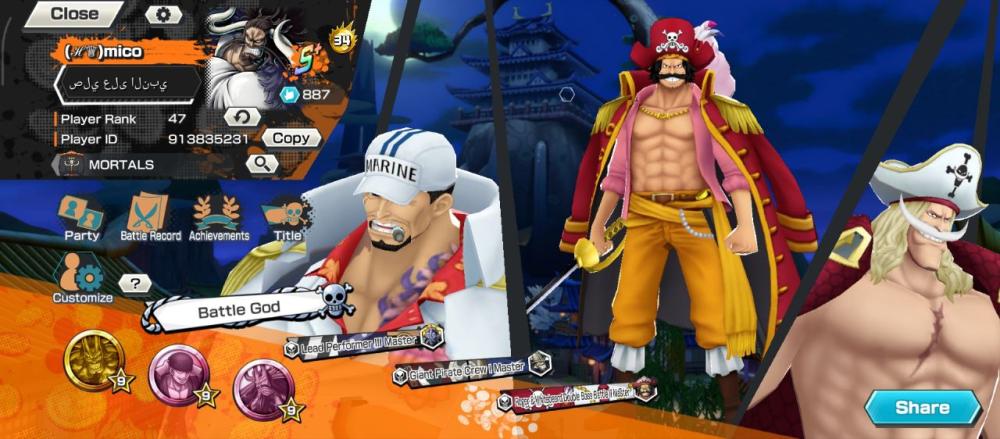Image resolution: width=1000 pixels, height=439 pixels.
Task: Share the profile card
Action: pyautogui.click(x=921, y=408)
